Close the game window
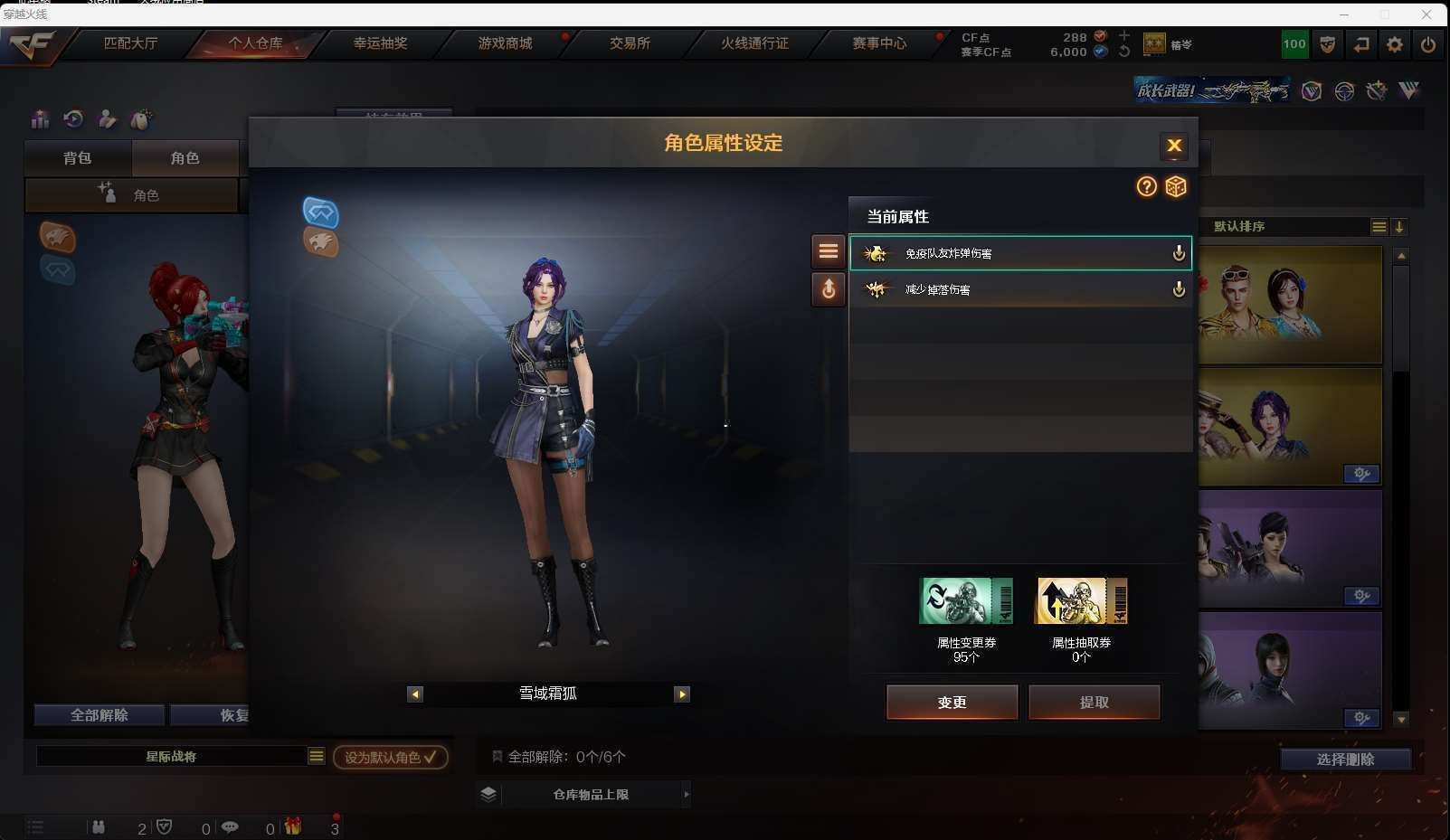Viewport: 1450px width, 840px height. point(1426,14)
